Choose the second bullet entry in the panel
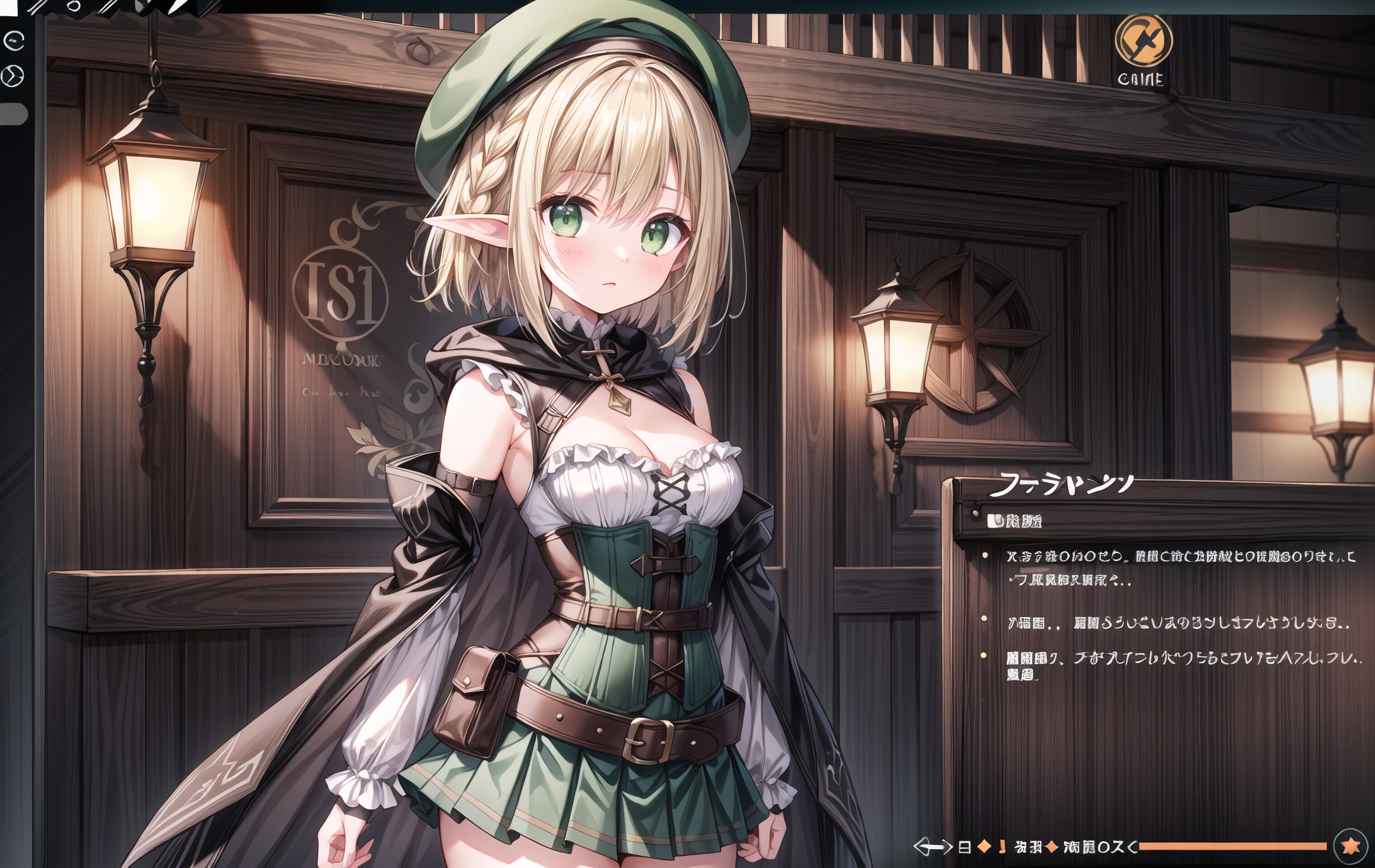Screen dimensions: 1375x868 click(1179, 623)
